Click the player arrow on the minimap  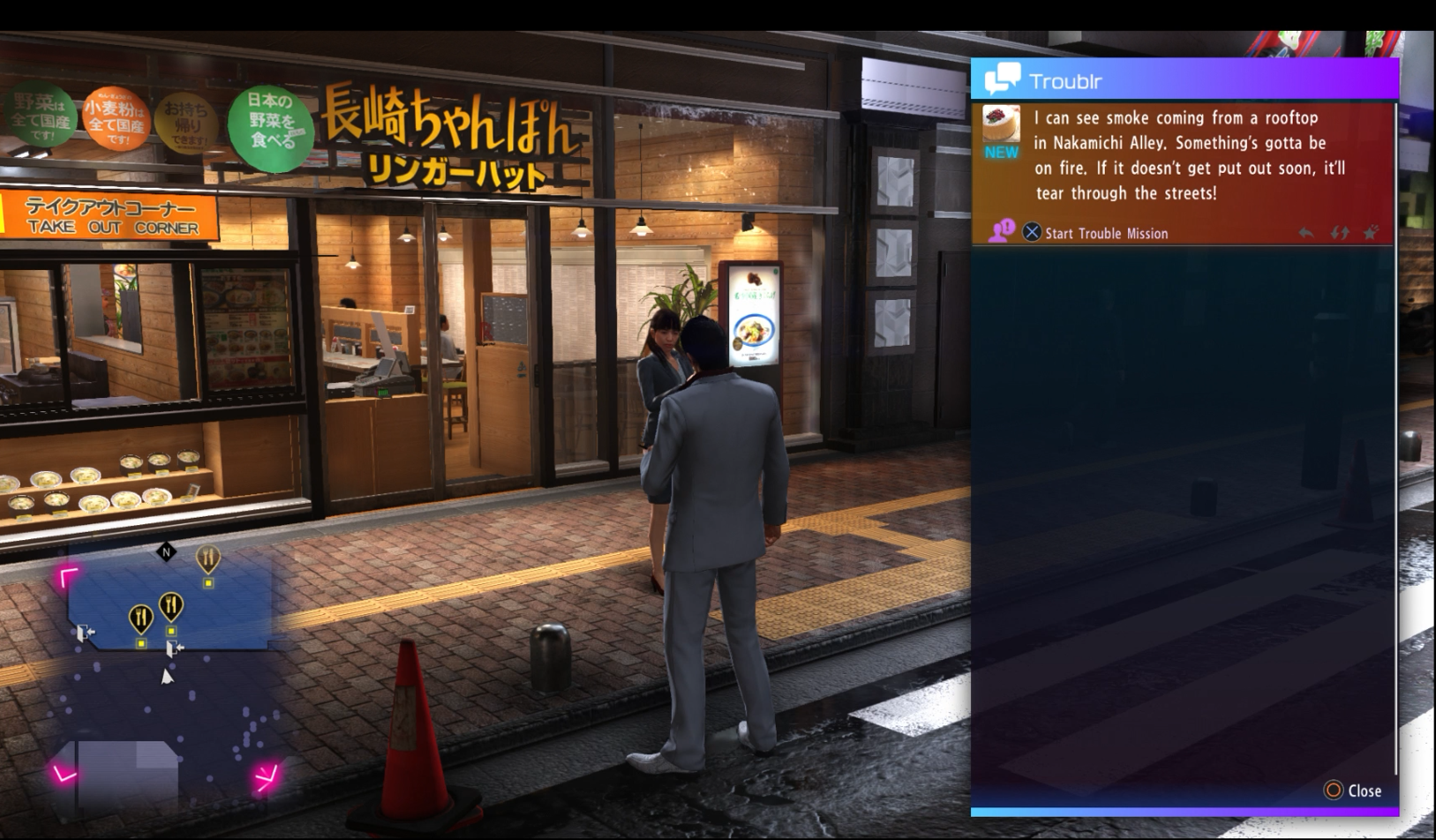pos(167,676)
